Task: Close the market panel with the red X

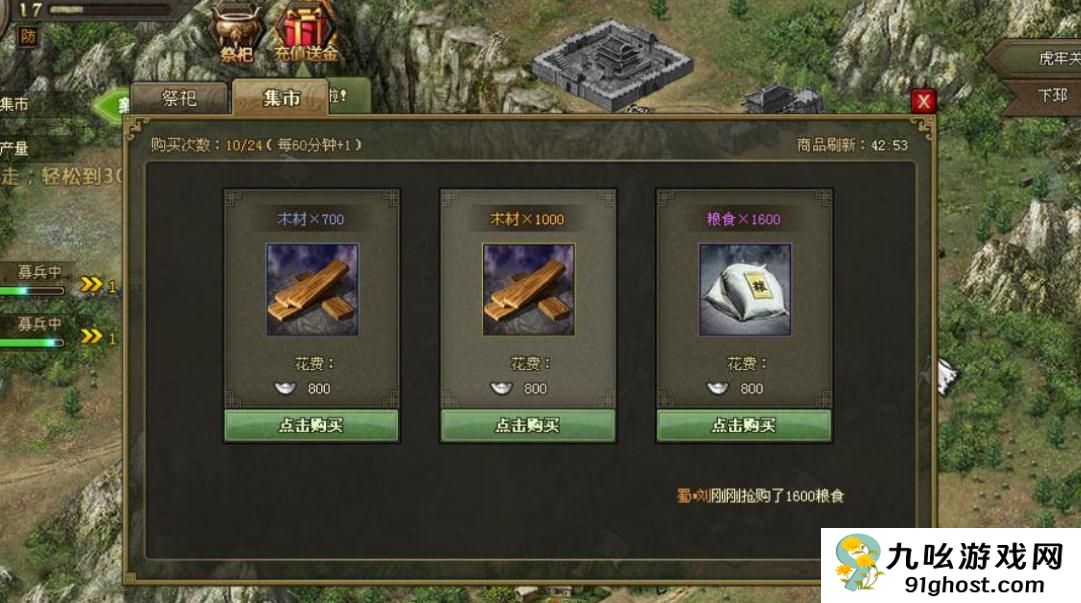Action: 922,101
